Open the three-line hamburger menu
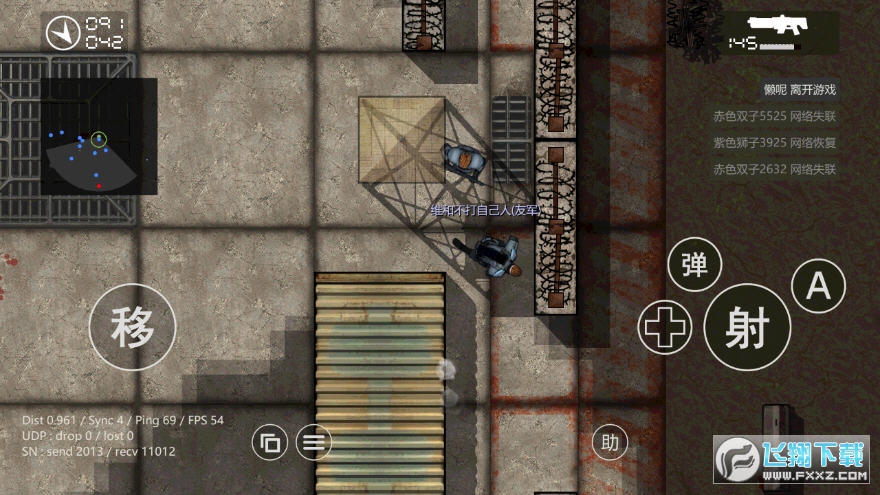This screenshot has height=495, width=880. (x=314, y=442)
